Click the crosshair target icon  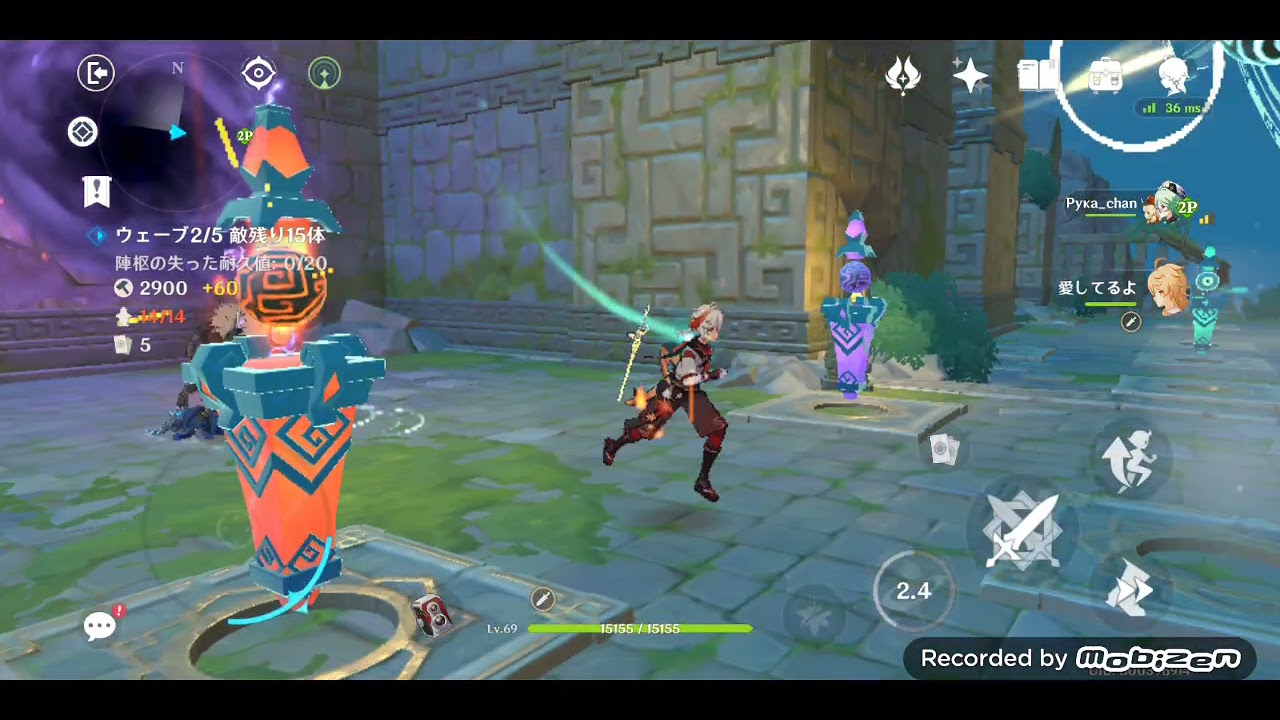pos(259,73)
